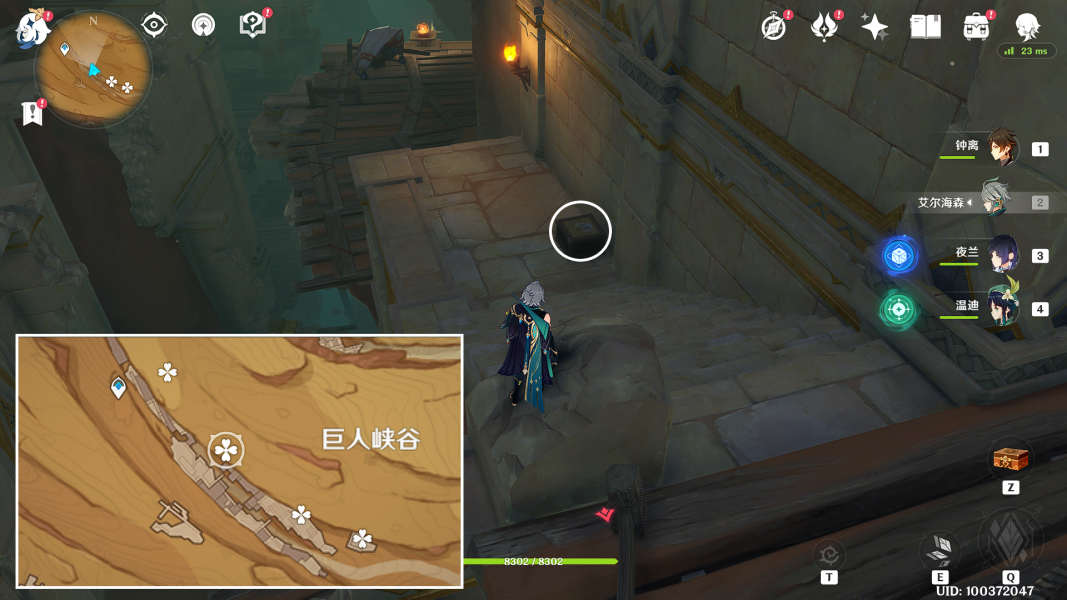Open the winged battle pass icon
The width and height of the screenshot is (1067, 600).
(x=824, y=27)
